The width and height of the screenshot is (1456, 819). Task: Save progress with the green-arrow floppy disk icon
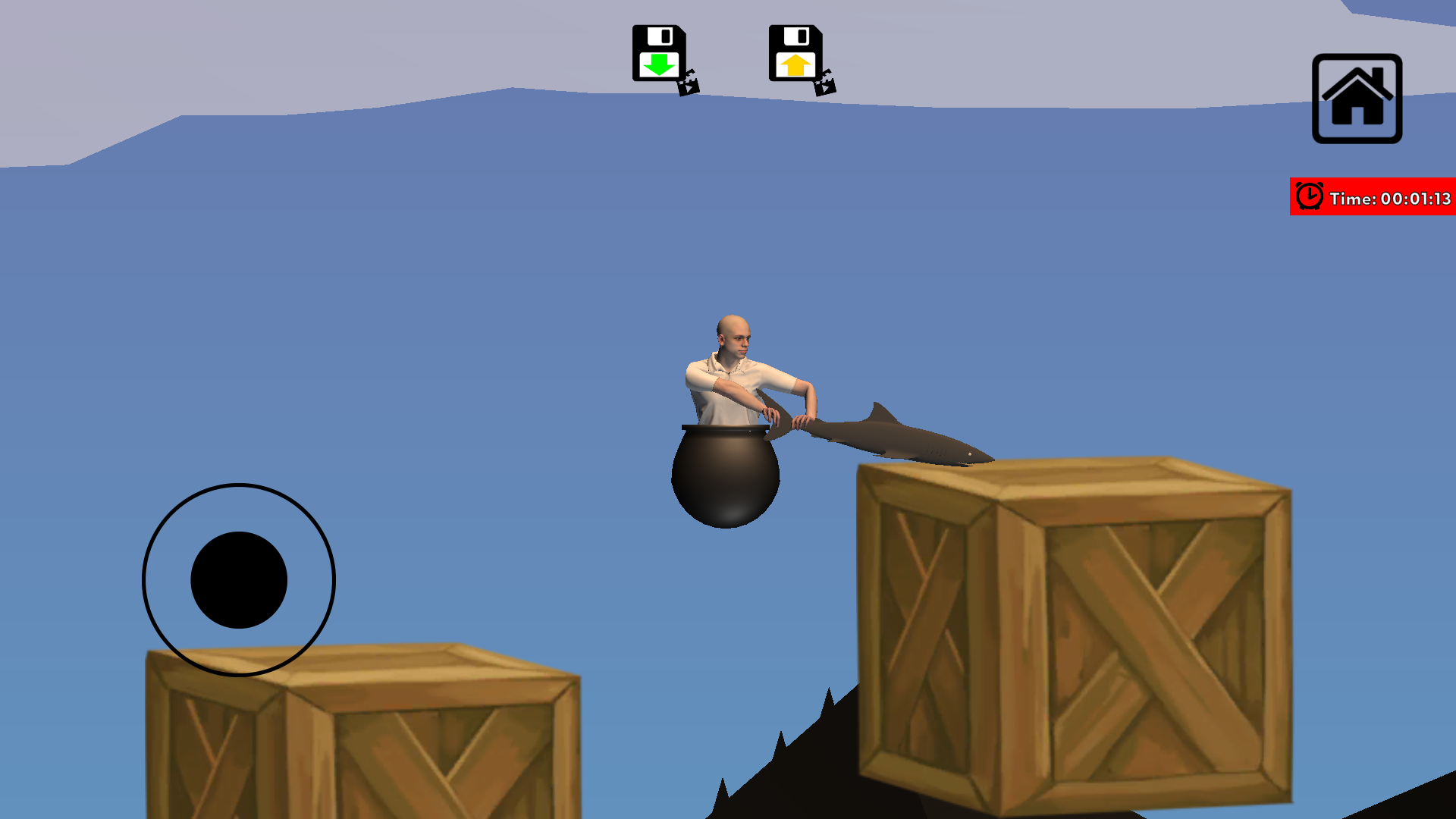tap(660, 52)
